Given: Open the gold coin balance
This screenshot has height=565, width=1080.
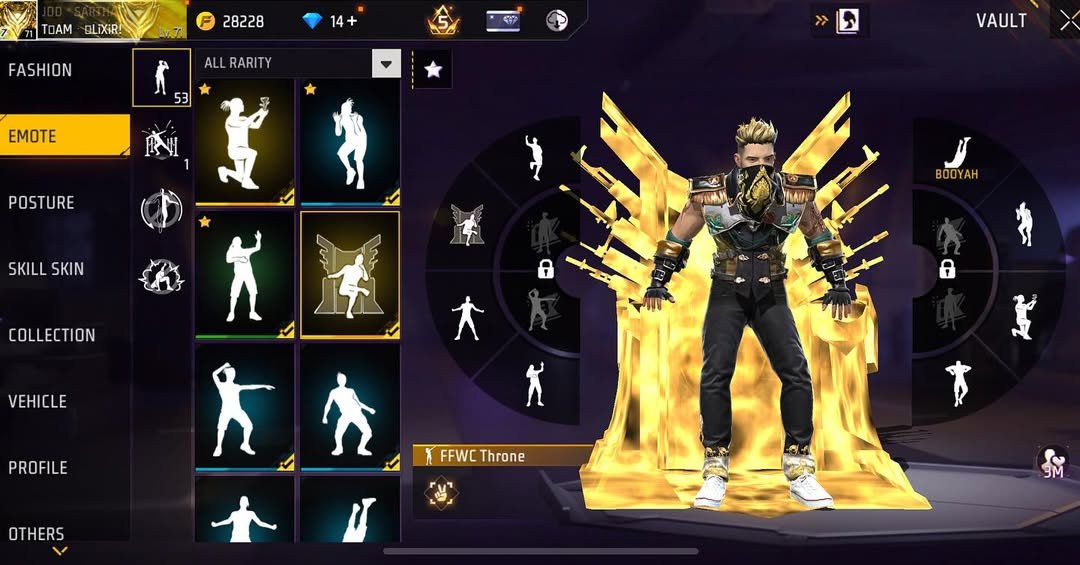Looking at the screenshot, I should 232,21.
